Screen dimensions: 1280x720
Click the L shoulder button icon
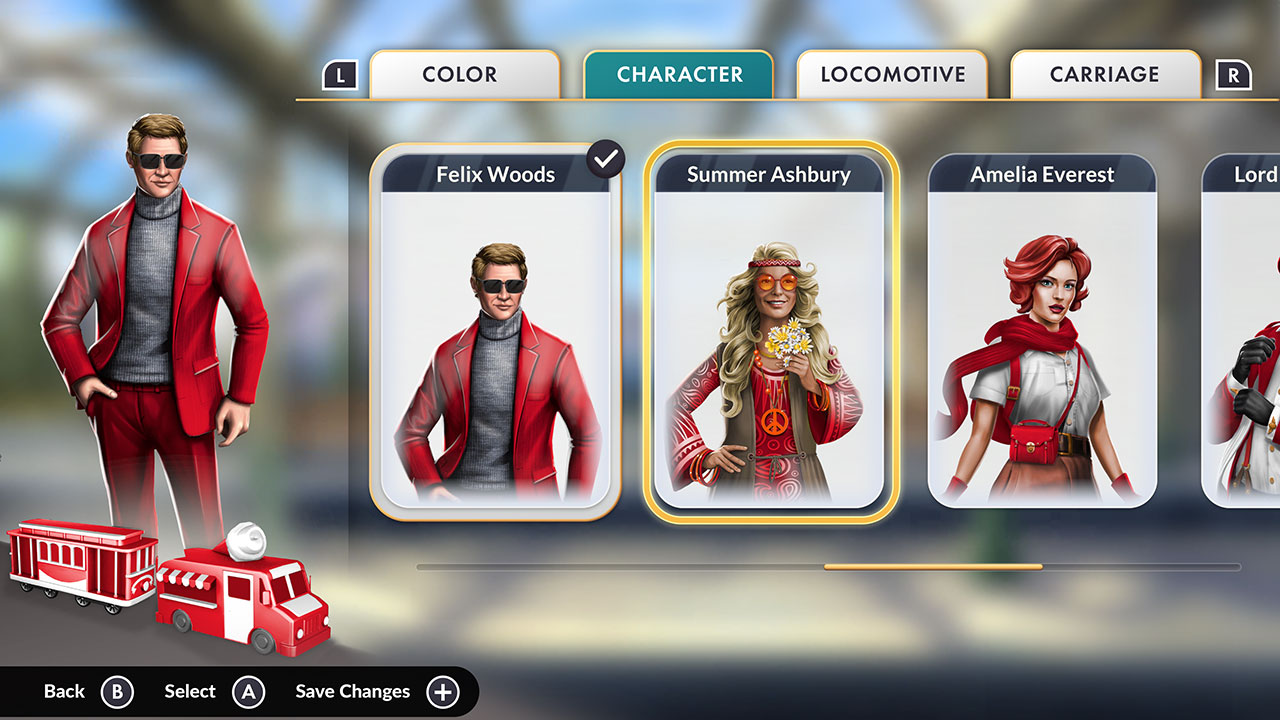340,73
